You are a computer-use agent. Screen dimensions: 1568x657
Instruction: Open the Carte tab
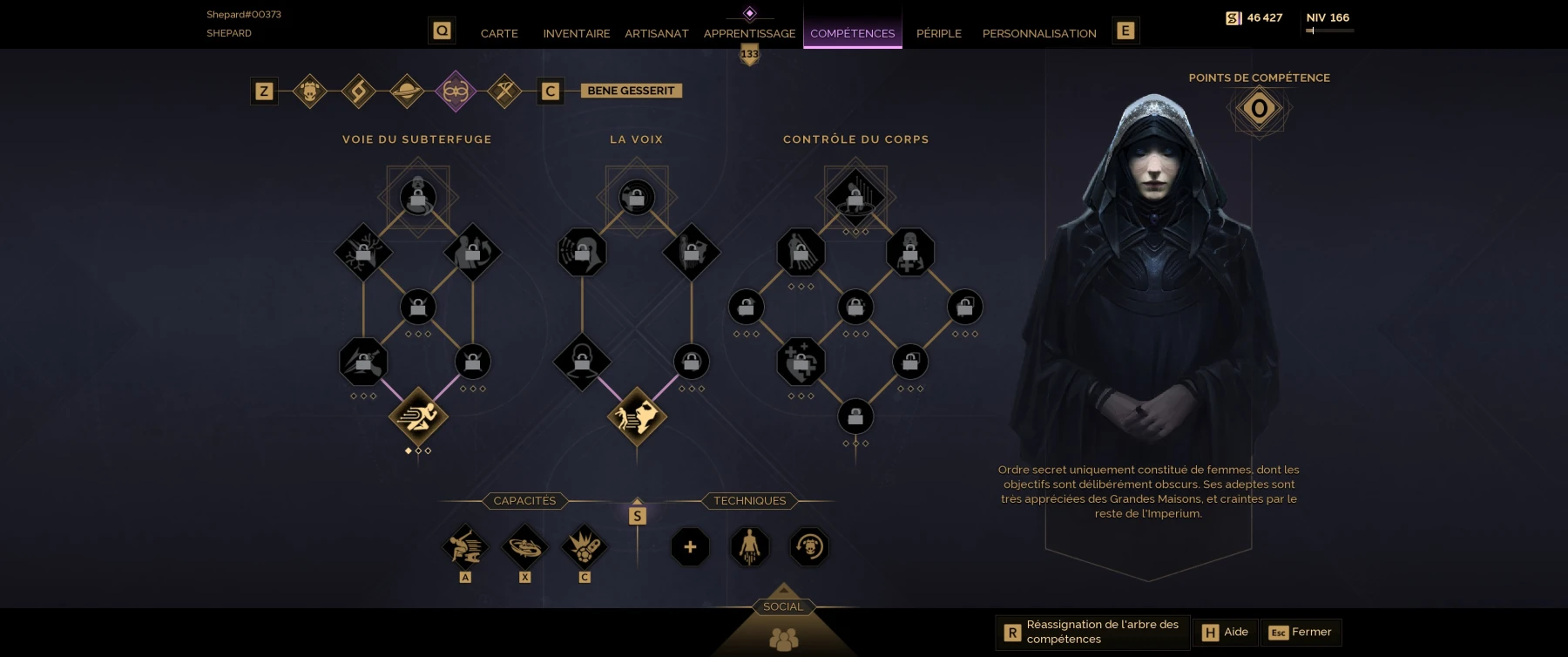[x=499, y=33]
